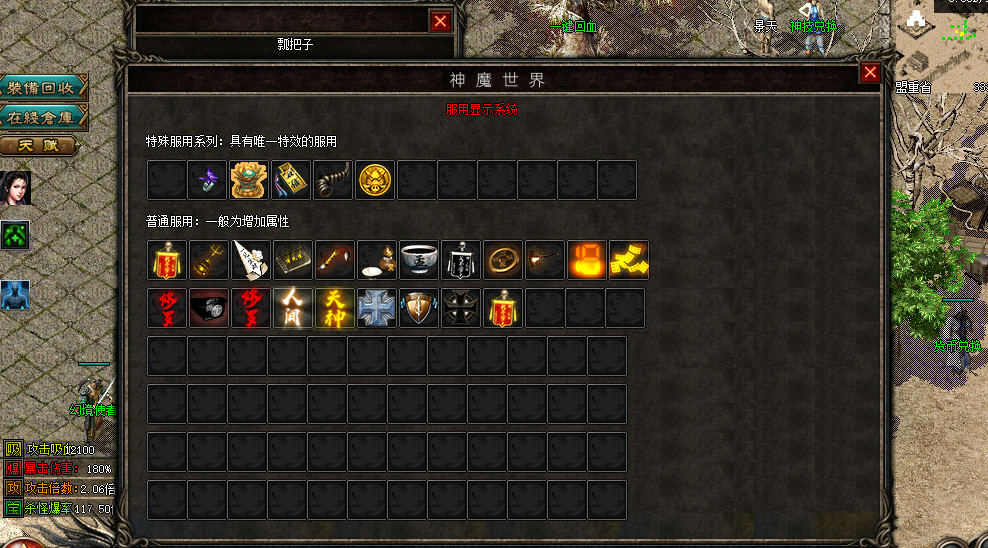Activate the blue glowing body icon
The image size is (988, 548).
(15, 295)
